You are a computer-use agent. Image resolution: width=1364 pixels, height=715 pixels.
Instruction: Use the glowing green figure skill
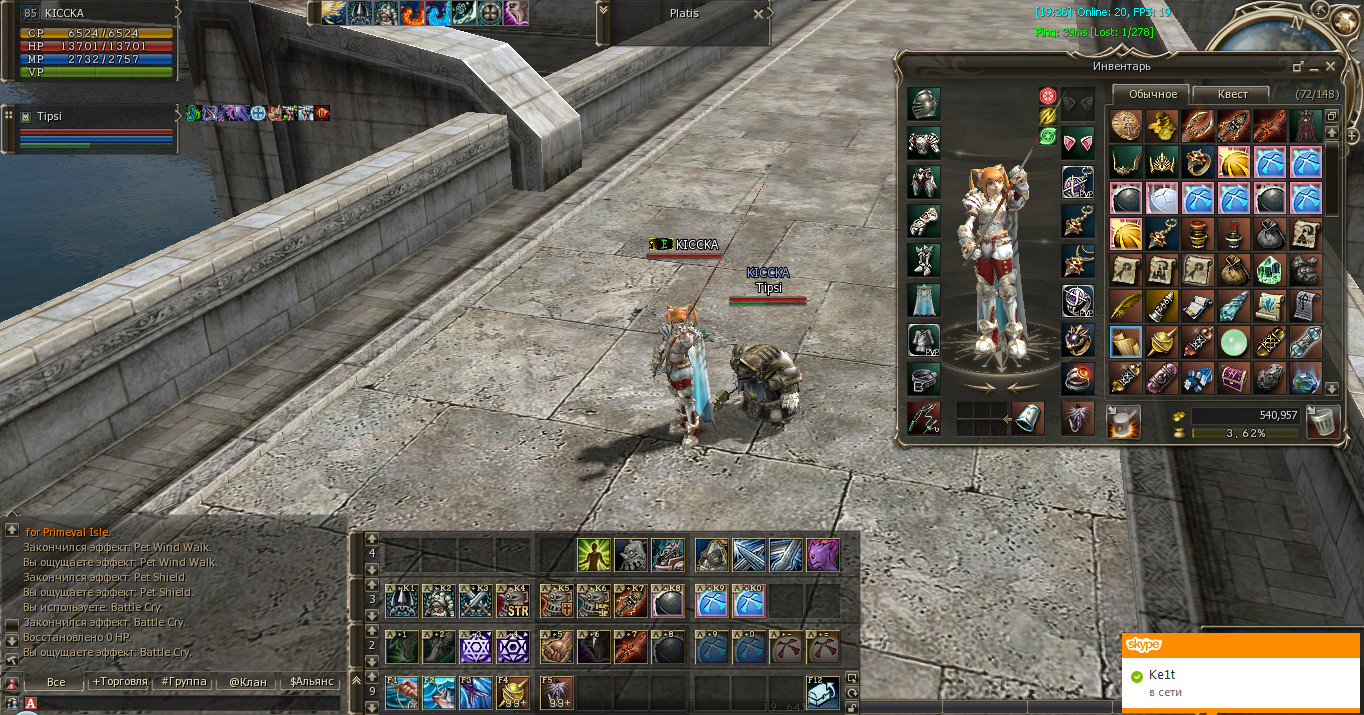pos(594,555)
